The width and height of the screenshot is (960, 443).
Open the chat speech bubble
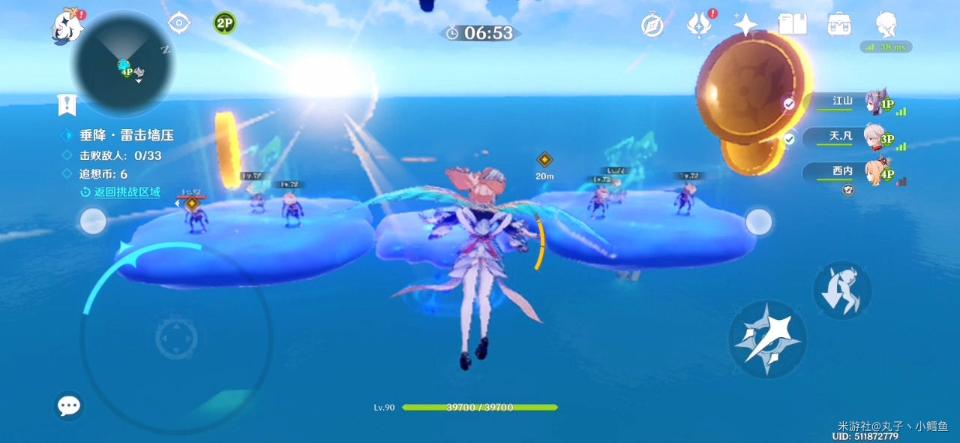[69, 405]
